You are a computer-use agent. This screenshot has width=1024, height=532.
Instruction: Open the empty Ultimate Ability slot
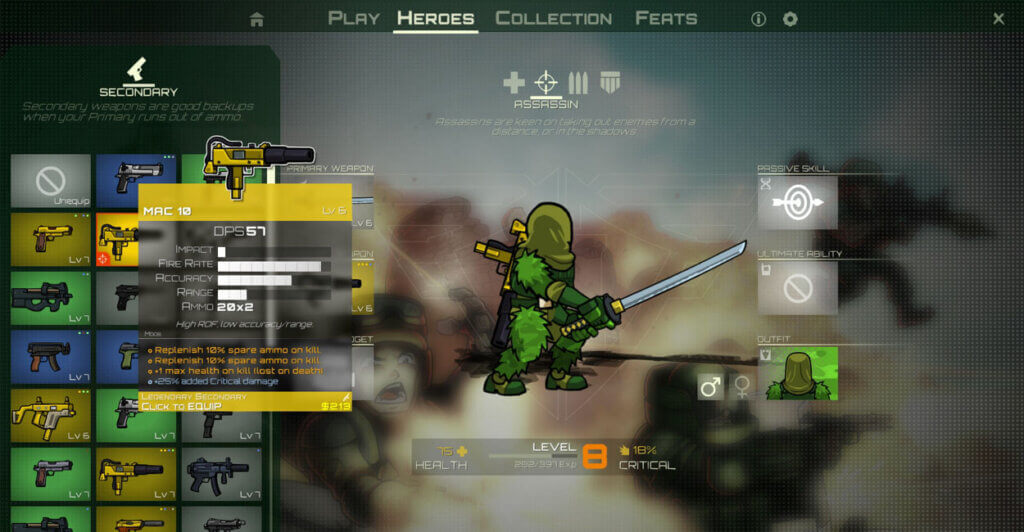tap(797, 289)
